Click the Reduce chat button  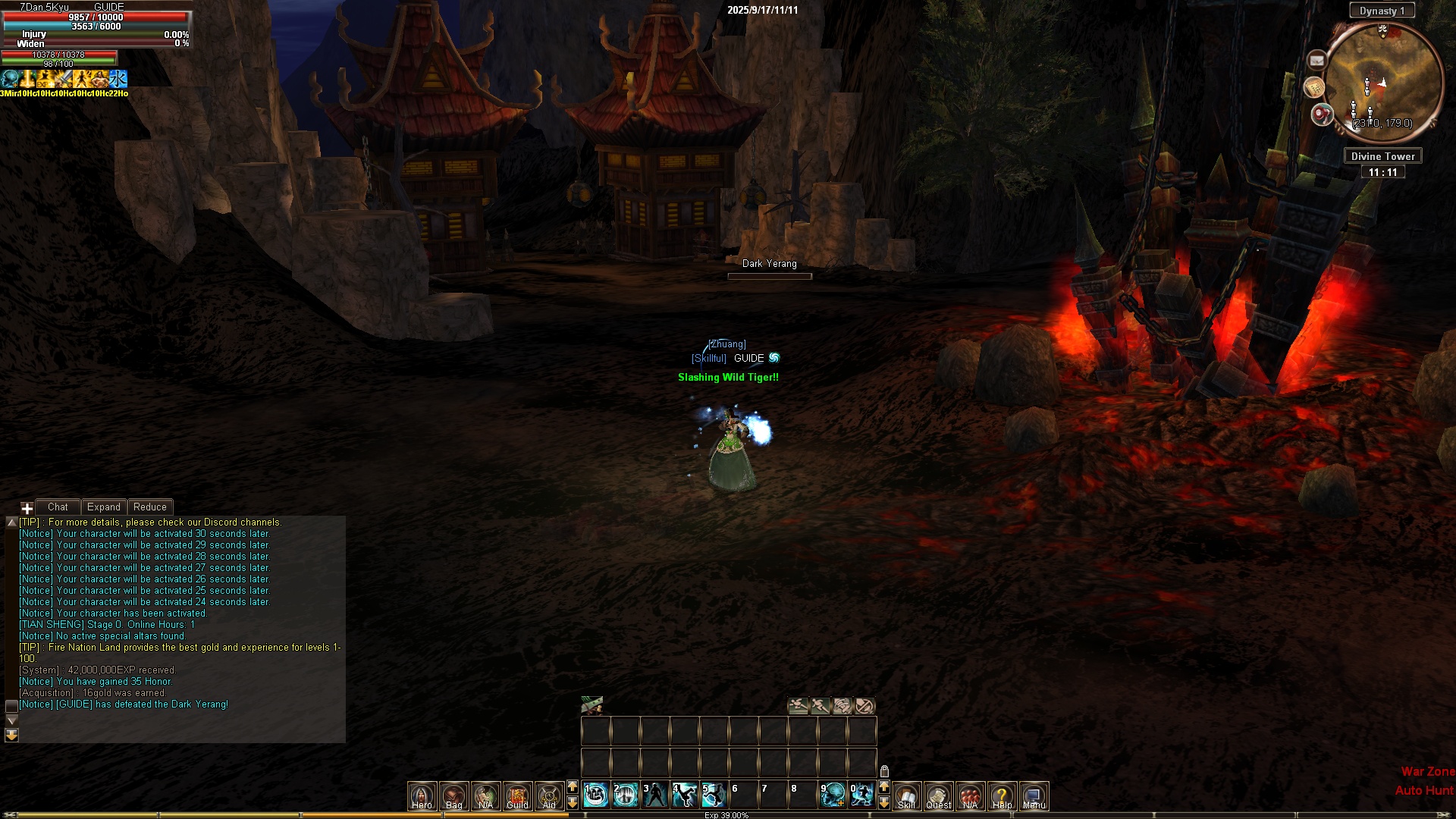150,507
